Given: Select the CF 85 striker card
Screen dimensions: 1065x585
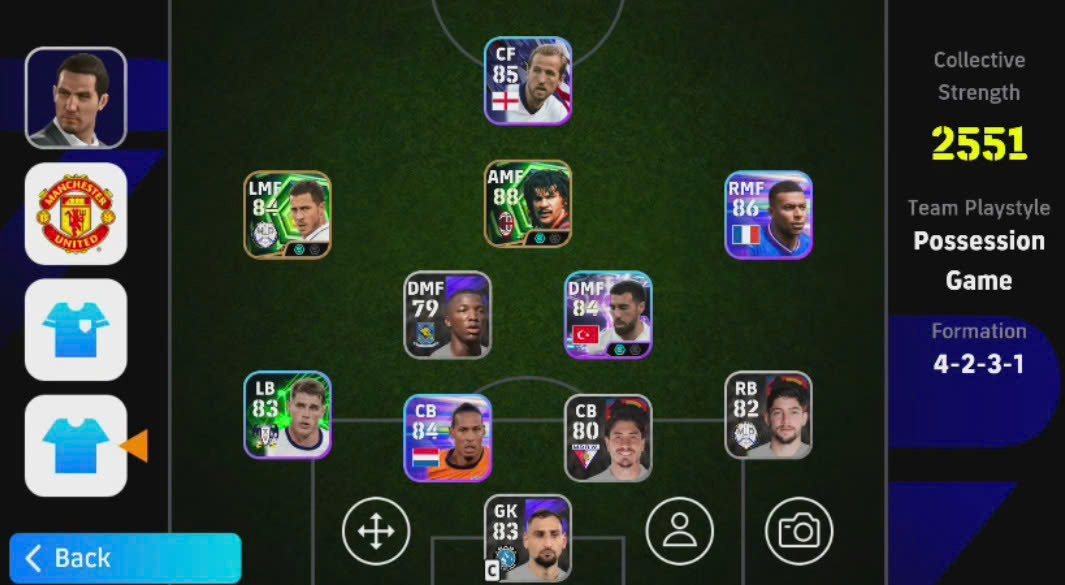Looking at the screenshot, I should pyautogui.click(x=528, y=81).
